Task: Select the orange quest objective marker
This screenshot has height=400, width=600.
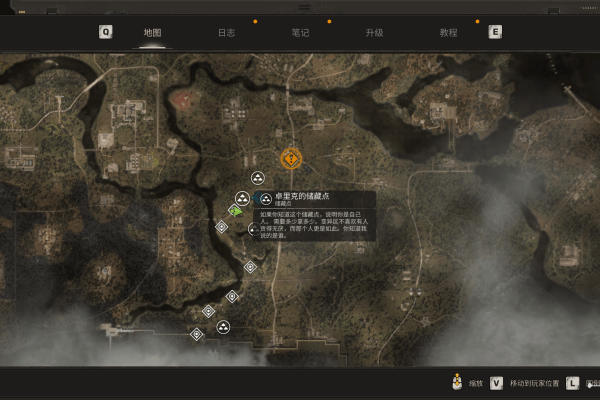Action: point(290,158)
